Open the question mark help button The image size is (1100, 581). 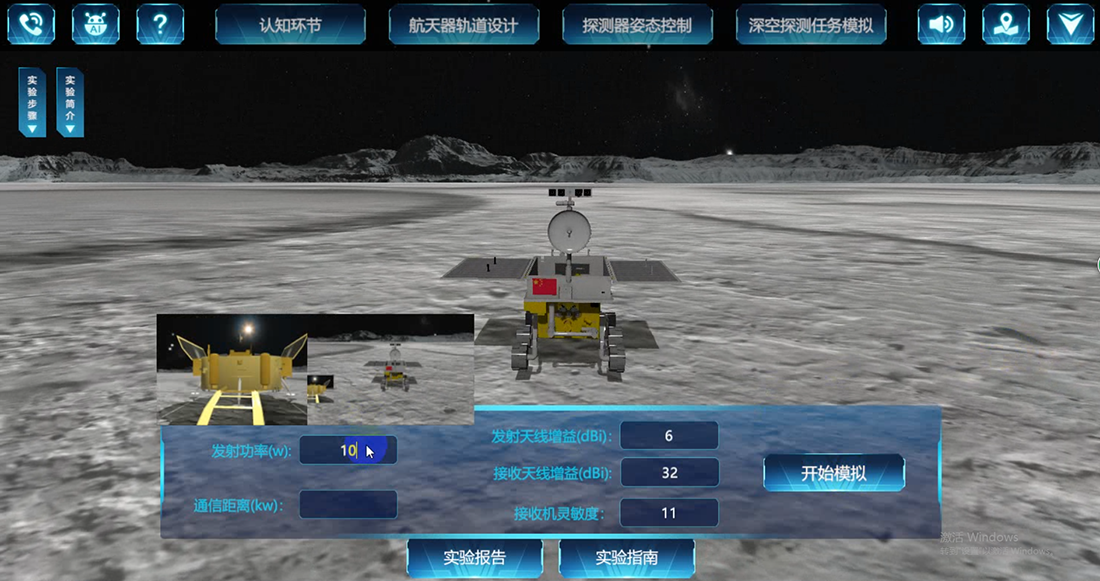click(160, 24)
